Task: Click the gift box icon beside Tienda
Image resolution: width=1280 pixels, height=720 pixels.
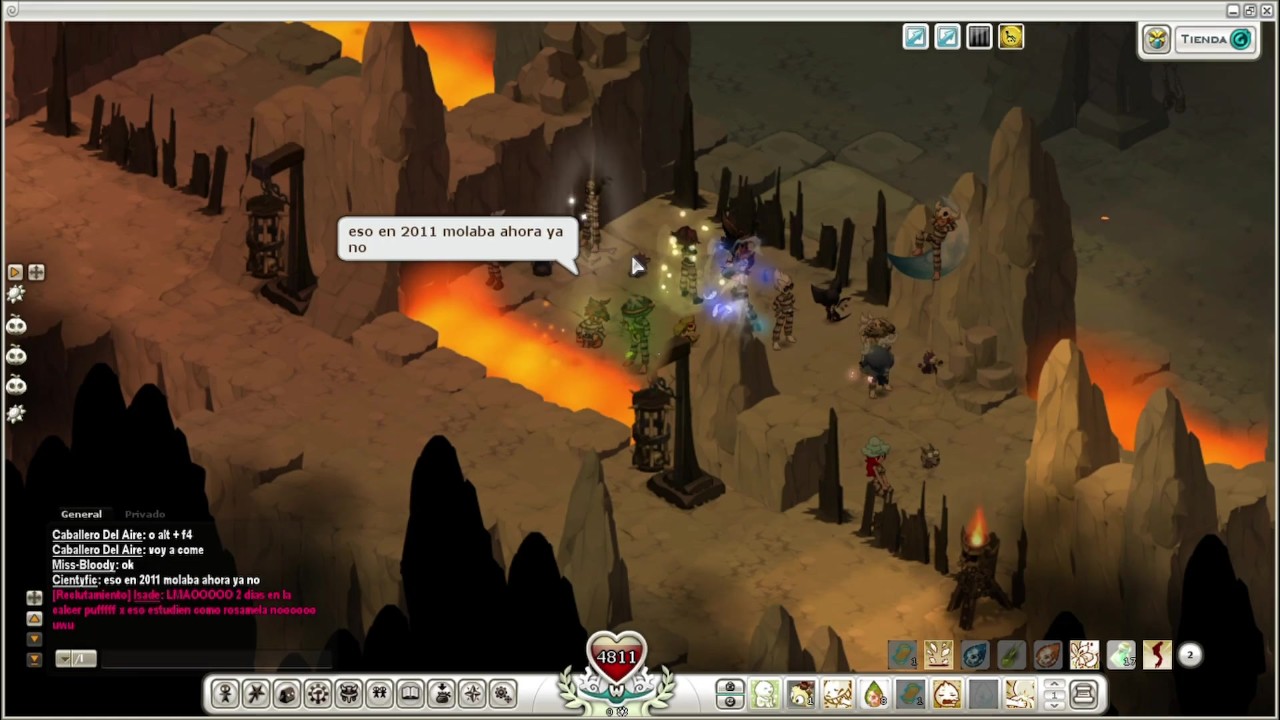Action: coord(1157,40)
